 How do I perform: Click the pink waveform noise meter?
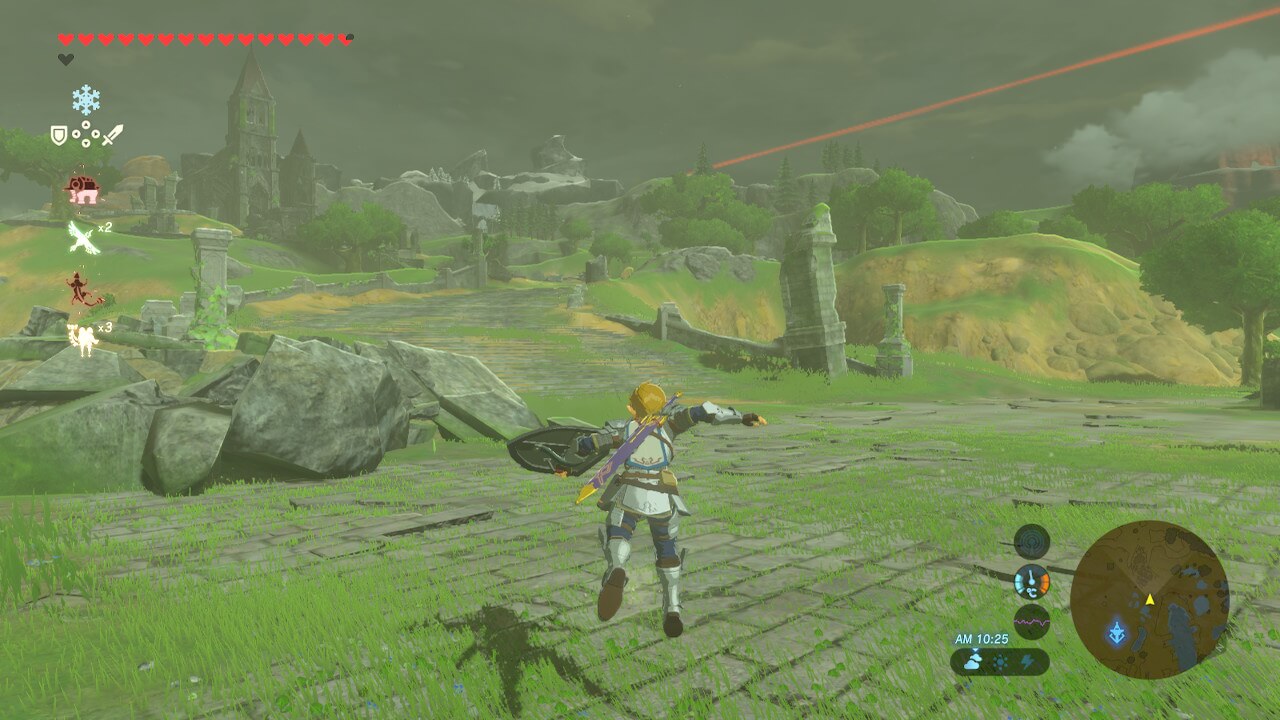1032,621
